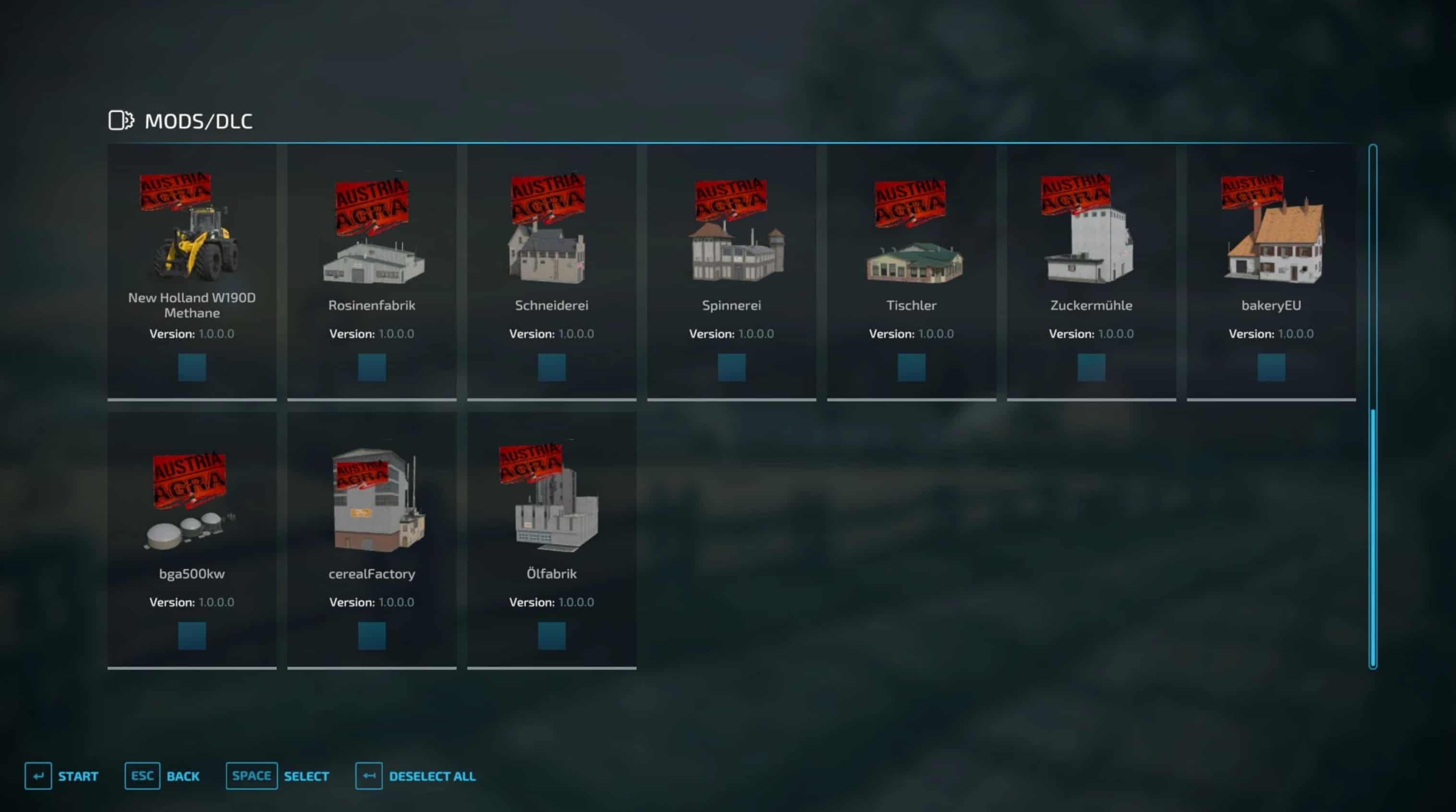Start the game with selected mods

click(61, 776)
